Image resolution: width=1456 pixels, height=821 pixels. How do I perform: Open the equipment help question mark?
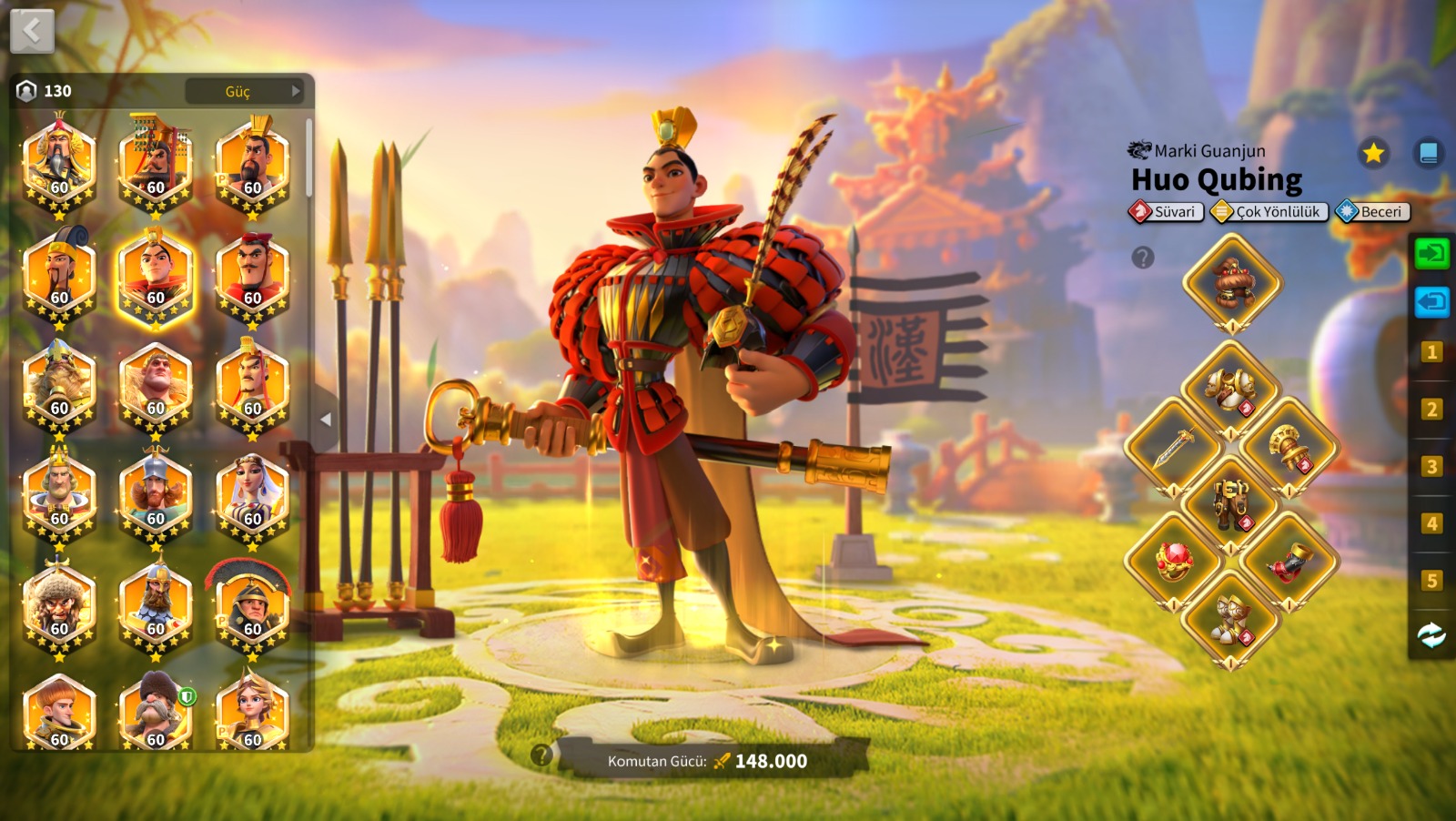tap(1143, 258)
